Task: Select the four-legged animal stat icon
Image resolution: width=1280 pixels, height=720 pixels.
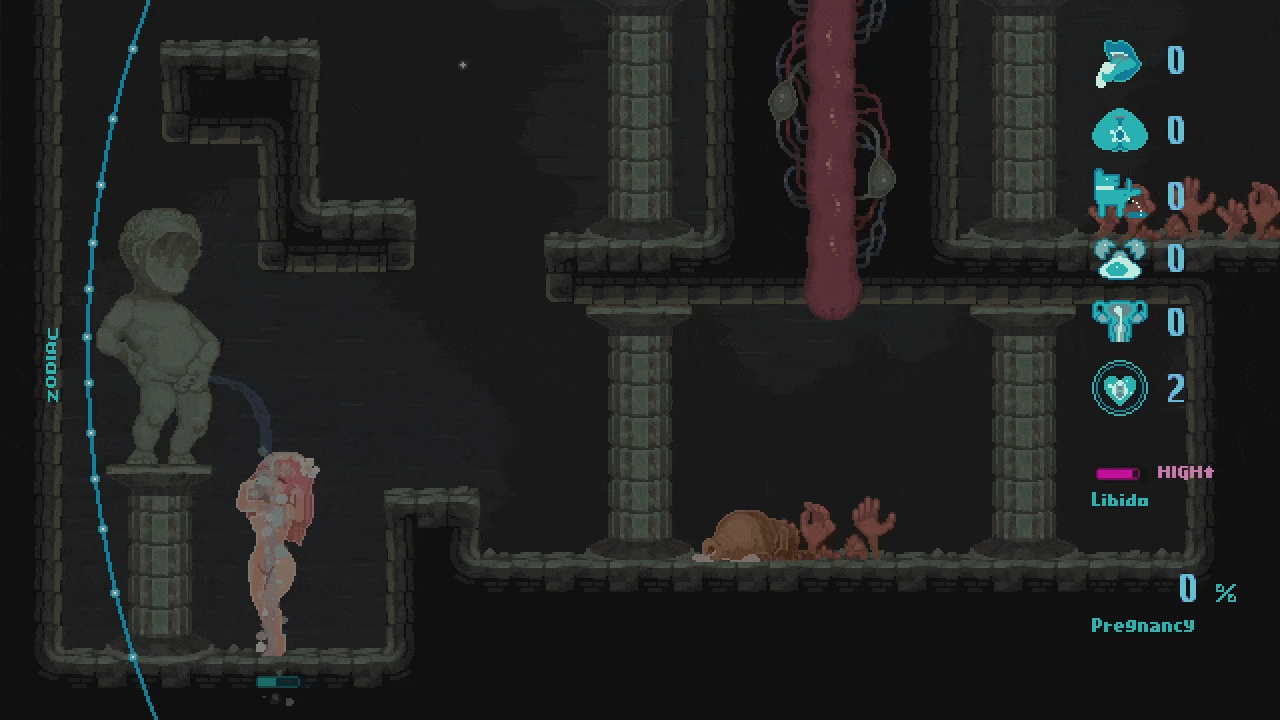Action: click(1116, 194)
